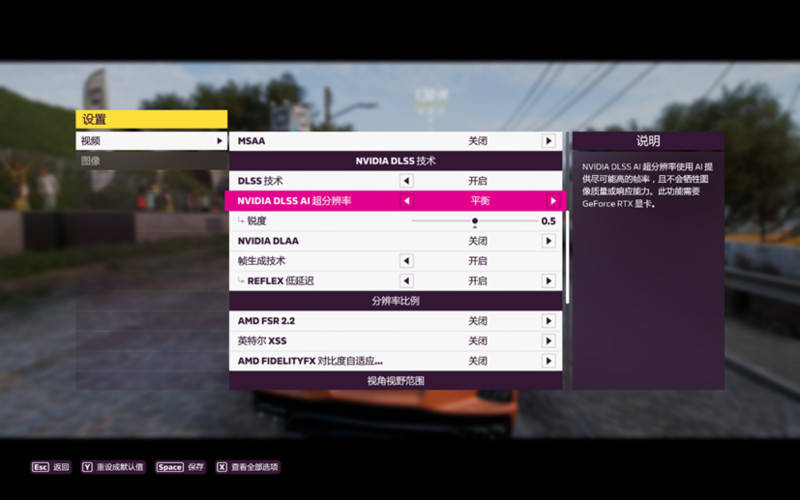Click the right arrow on the MSAA row
This screenshot has height=500, width=800.
548,141
